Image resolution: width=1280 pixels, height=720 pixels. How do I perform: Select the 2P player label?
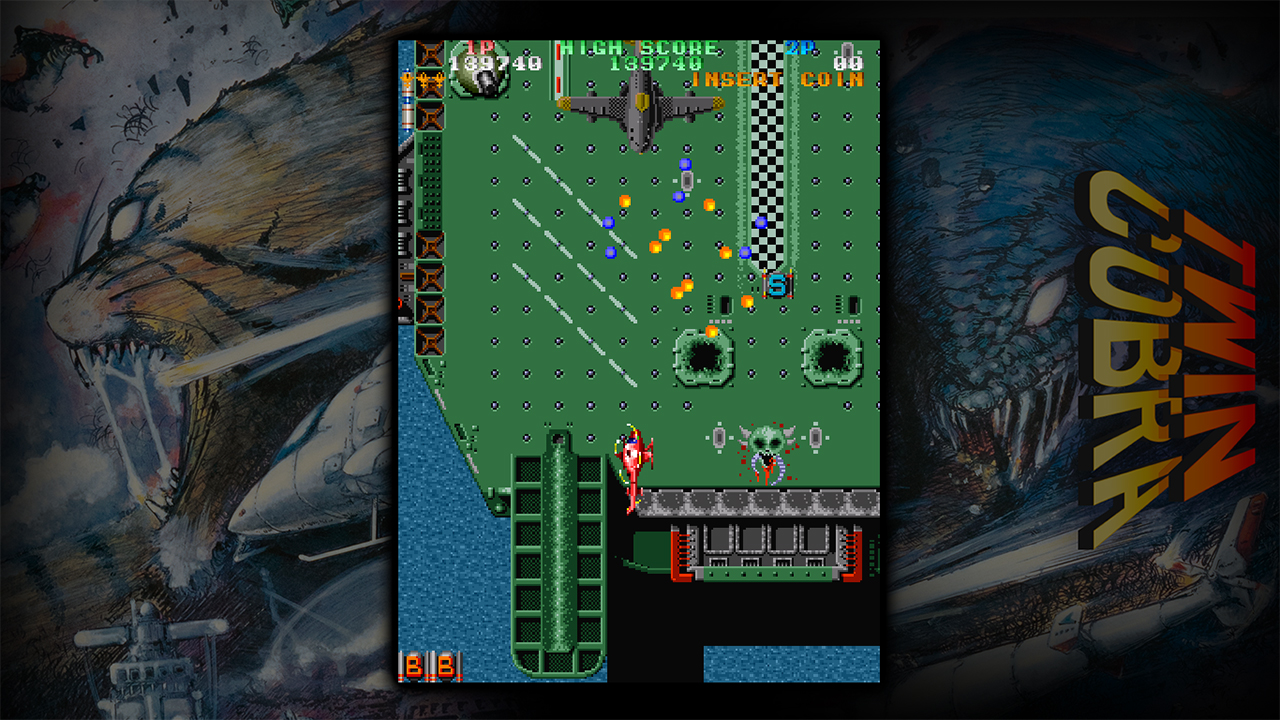pyautogui.click(x=797, y=47)
